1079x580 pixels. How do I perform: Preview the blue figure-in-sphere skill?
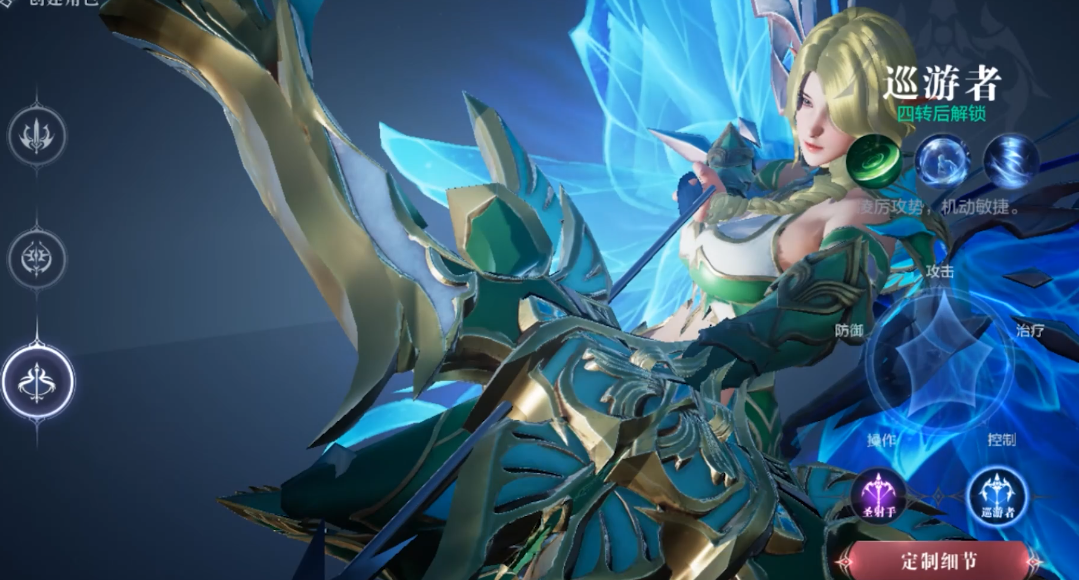(x=942, y=160)
